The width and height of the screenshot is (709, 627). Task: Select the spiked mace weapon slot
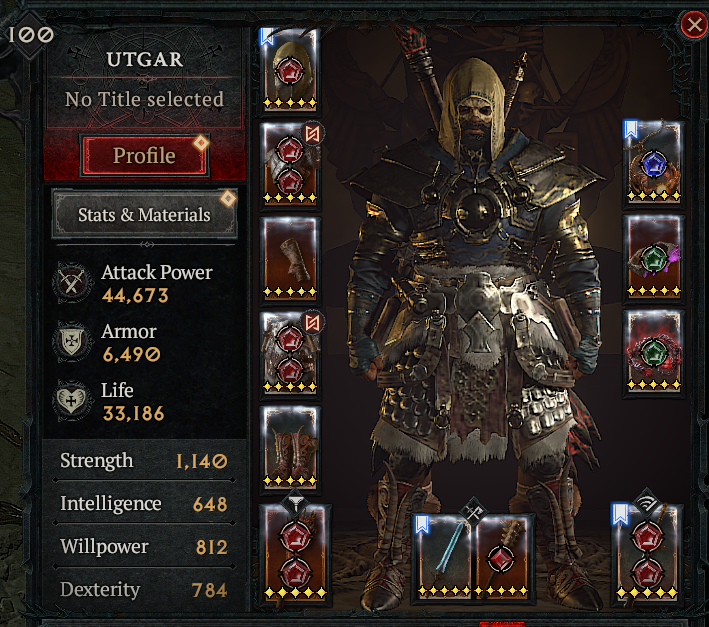505,556
